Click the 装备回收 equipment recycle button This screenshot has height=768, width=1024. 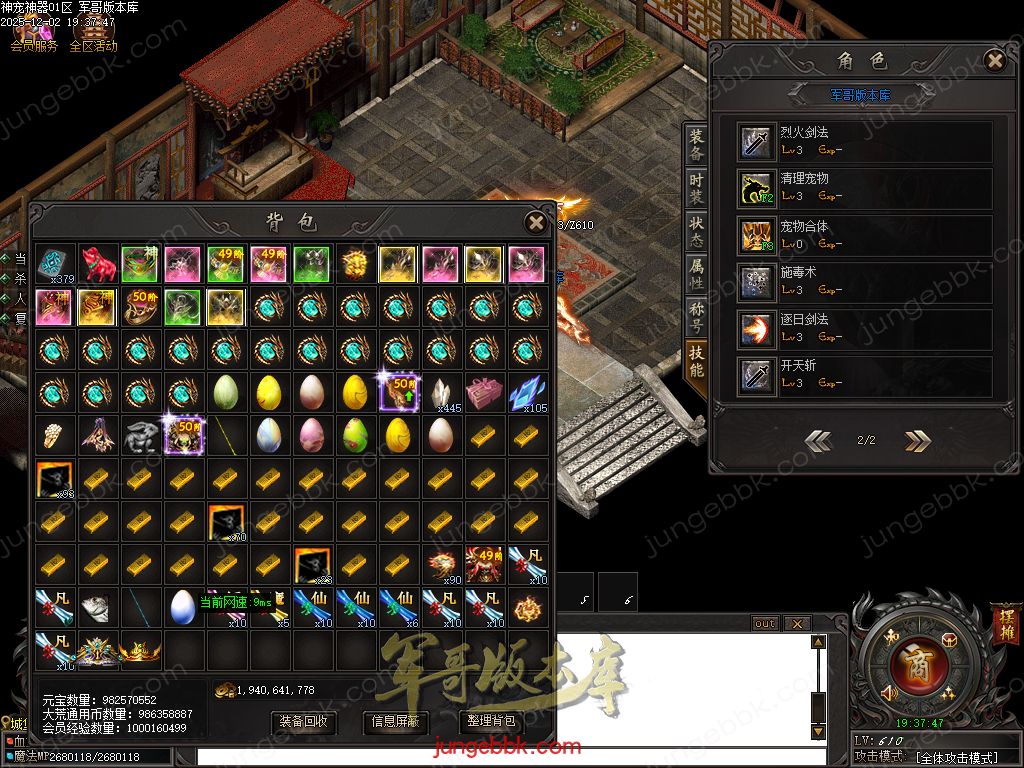coord(304,721)
